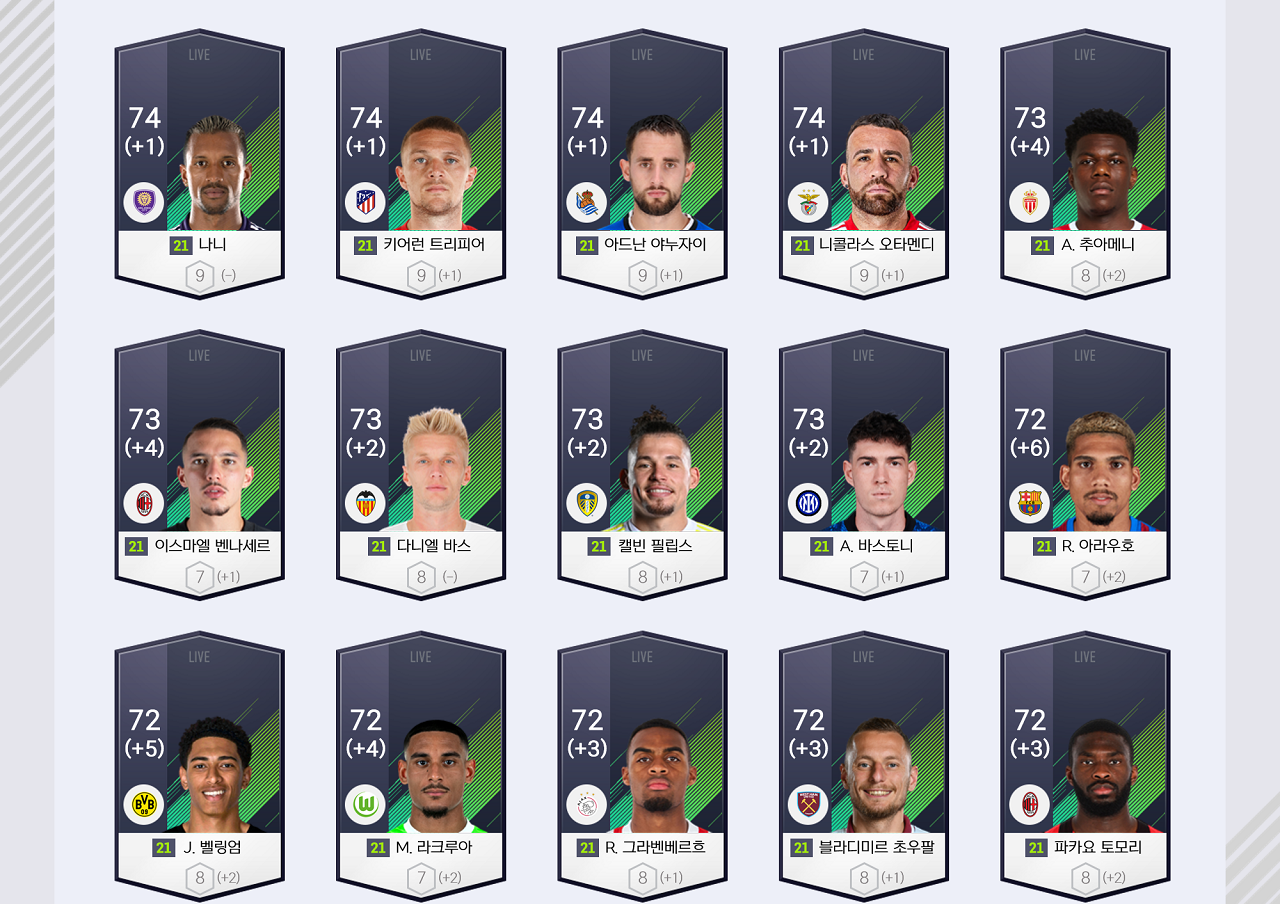The height and width of the screenshot is (904, 1280).
Task: Open the 키어런 트리피어 card
Action: pyautogui.click(x=421, y=165)
